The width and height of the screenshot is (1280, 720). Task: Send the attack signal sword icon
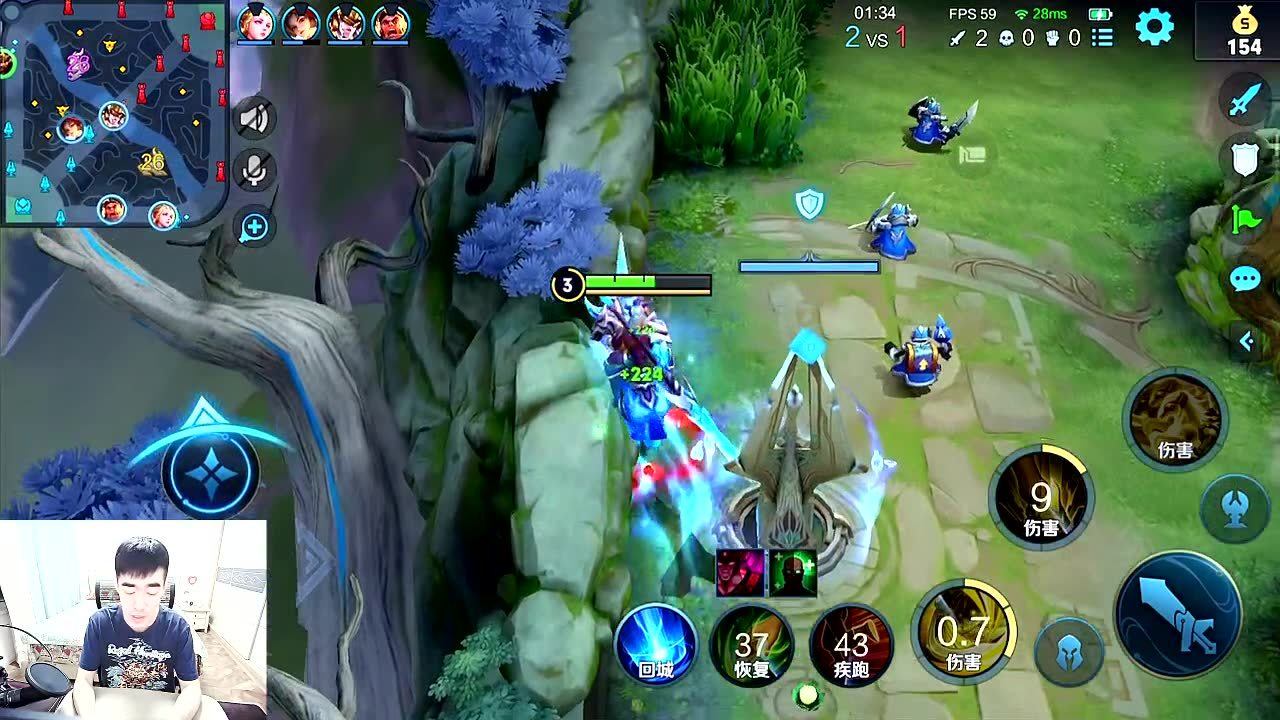[x=1246, y=100]
